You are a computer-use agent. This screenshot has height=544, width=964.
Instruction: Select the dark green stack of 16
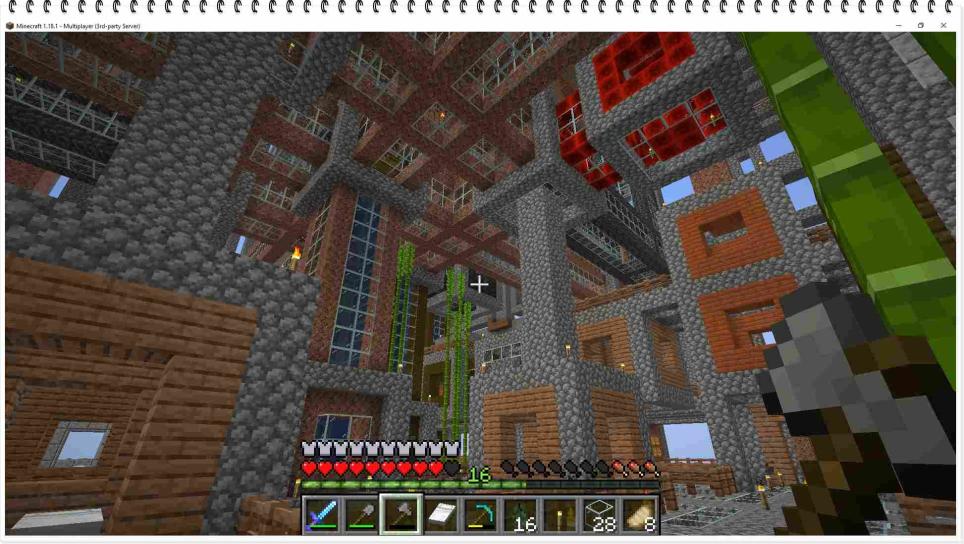pos(520,515)
